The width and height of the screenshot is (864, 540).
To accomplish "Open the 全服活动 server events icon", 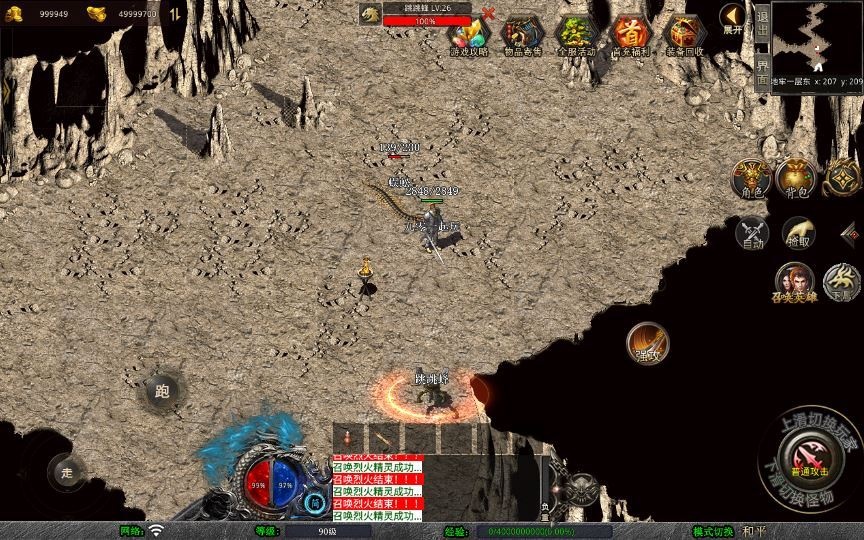I will [576, 36].
